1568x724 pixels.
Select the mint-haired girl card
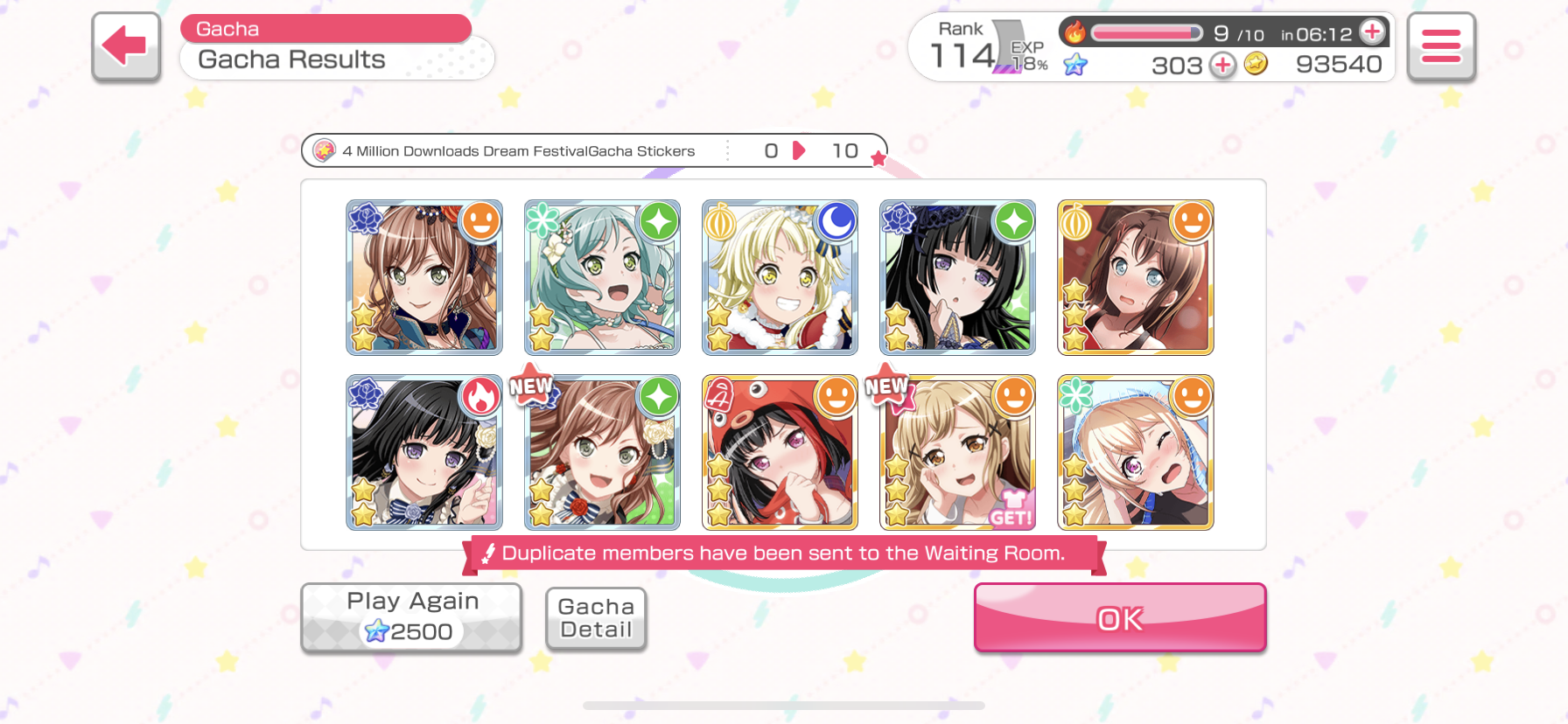coord(602,277)
